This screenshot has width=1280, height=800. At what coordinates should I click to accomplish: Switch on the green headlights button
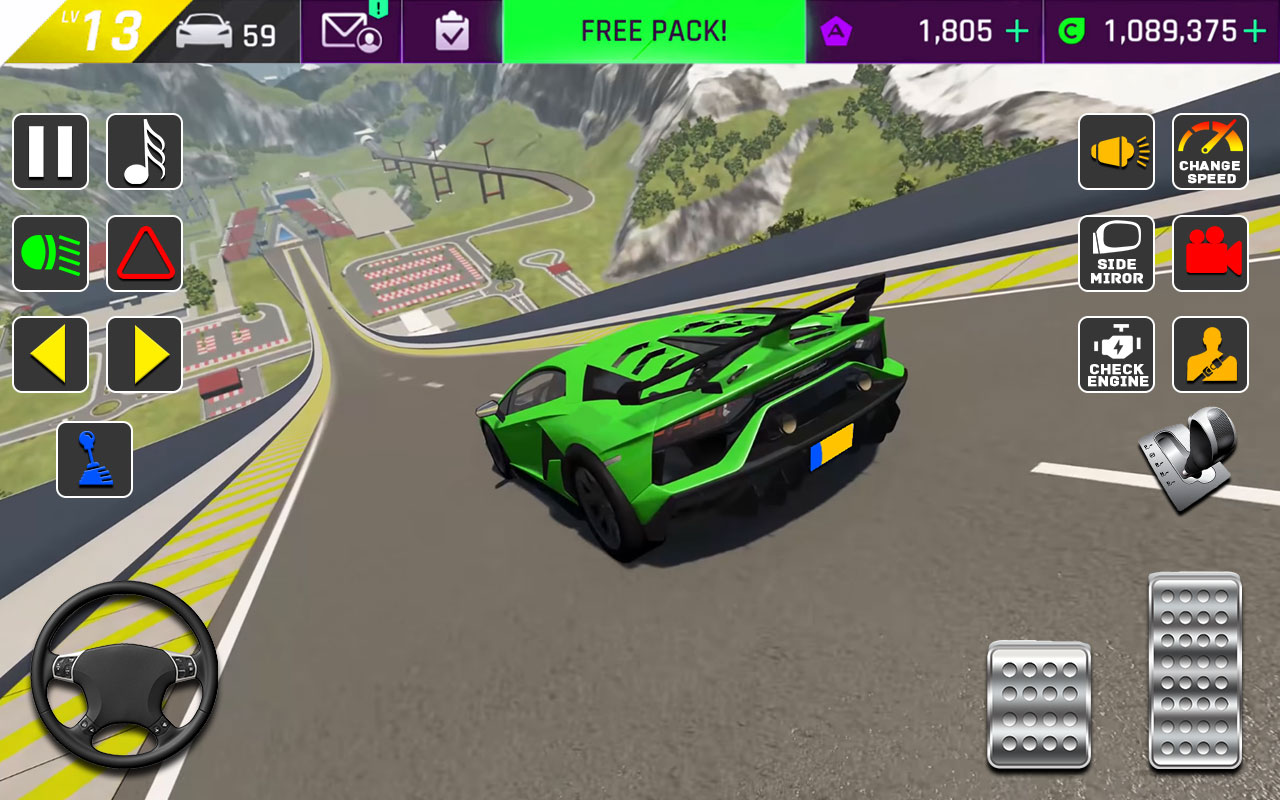(50, 253)
